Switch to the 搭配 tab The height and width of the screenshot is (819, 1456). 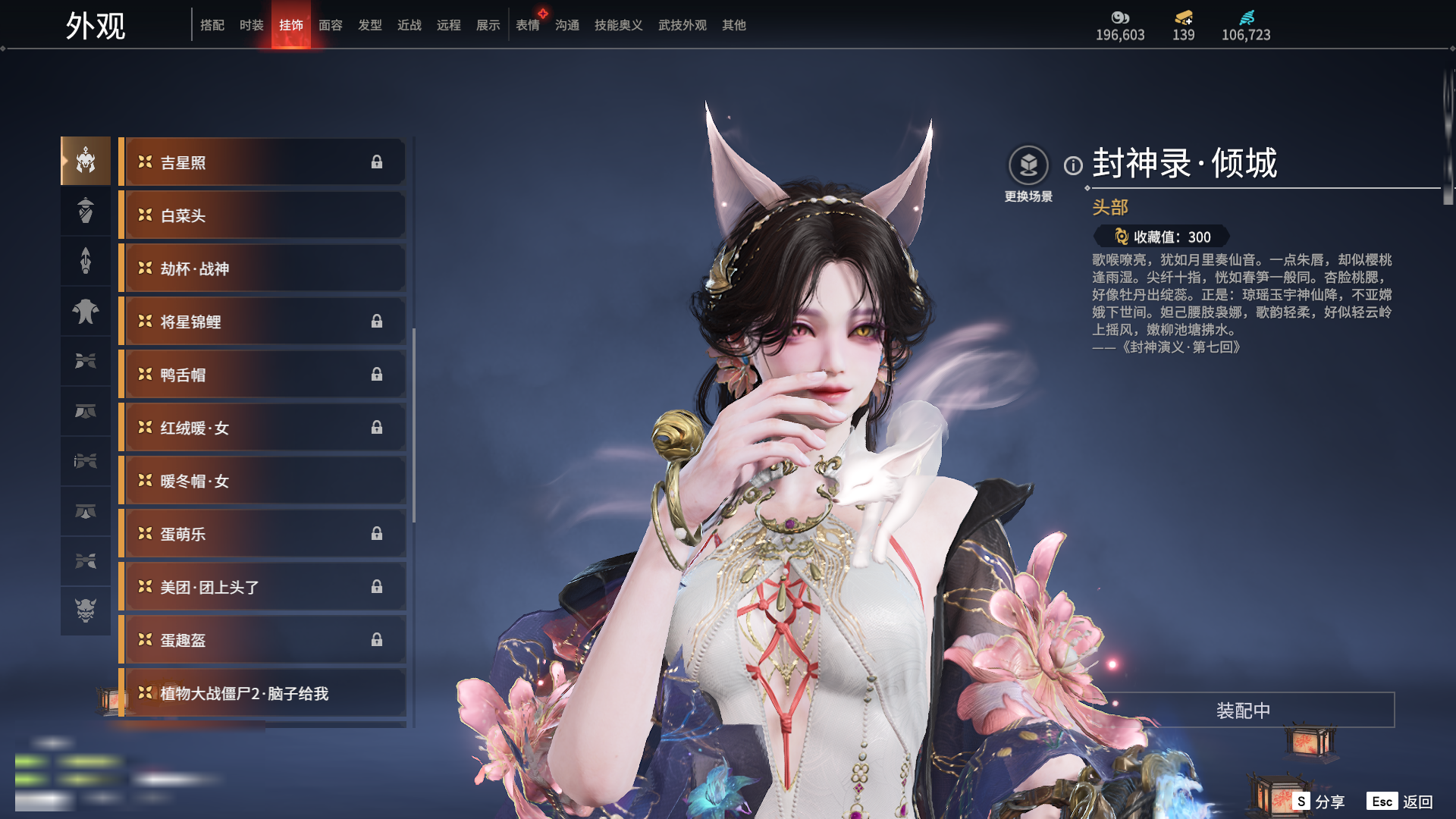point(212,25)
